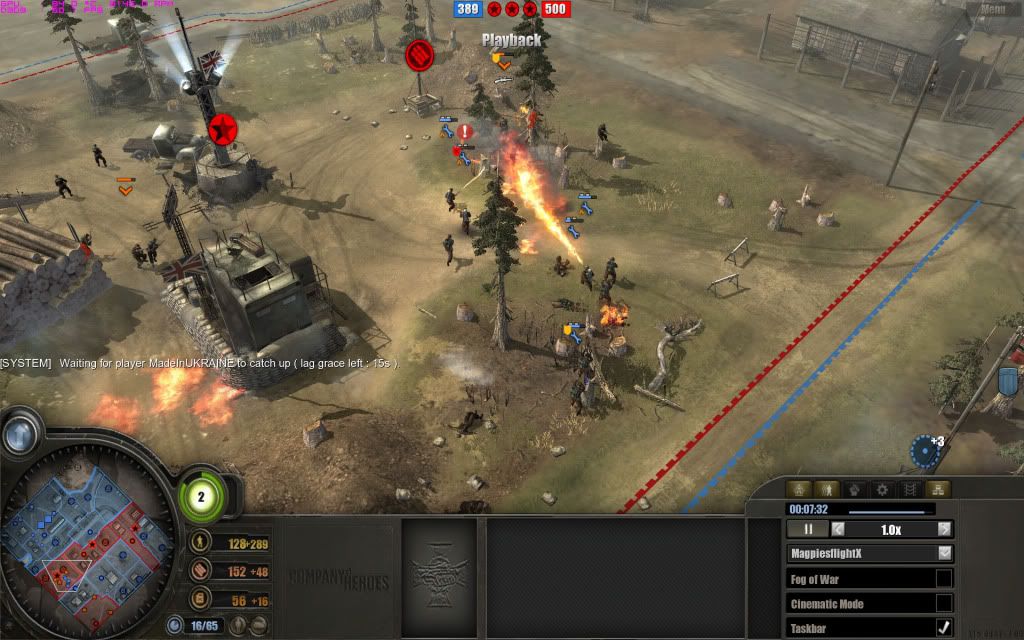
Task: Click the round population icon beside 16/65
Action: click(x=176, y=625)
